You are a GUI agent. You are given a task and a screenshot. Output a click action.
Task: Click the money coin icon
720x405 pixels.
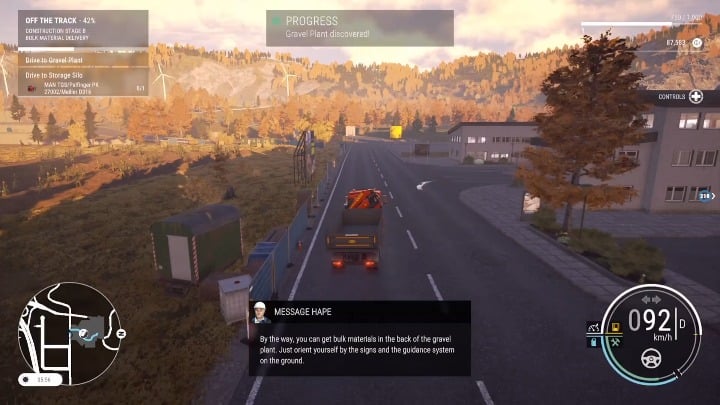pyautogui.click(x=697, y=43)
